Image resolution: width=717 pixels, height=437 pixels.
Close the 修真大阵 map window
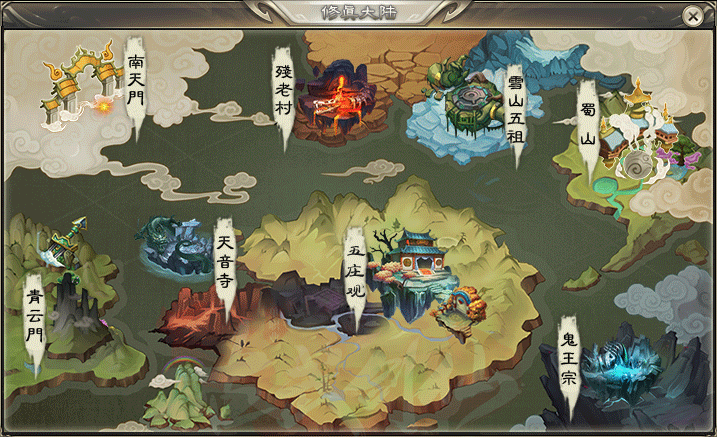pos(691,16)
